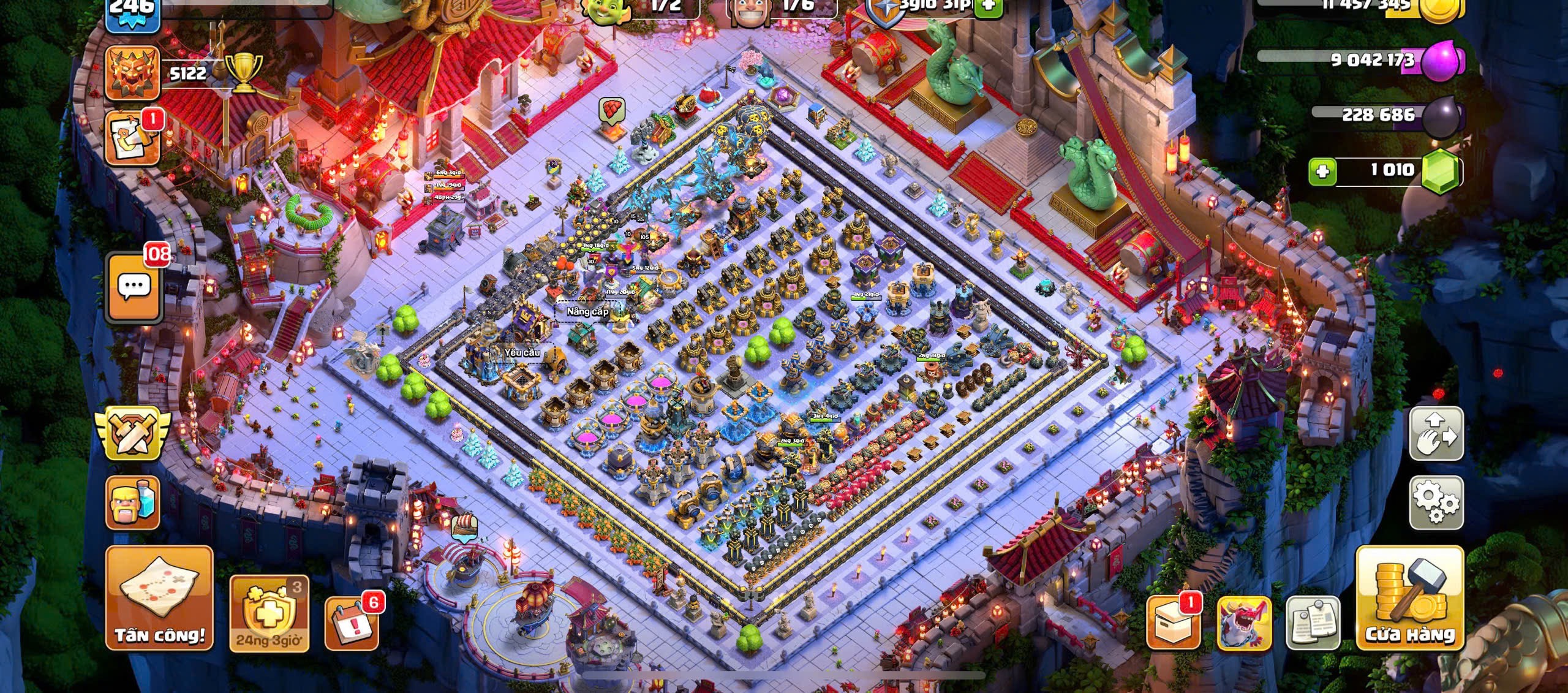Open the storage box with notification
The height and width of the screenshot is (693, 1568).
[x=1172, y=622]
